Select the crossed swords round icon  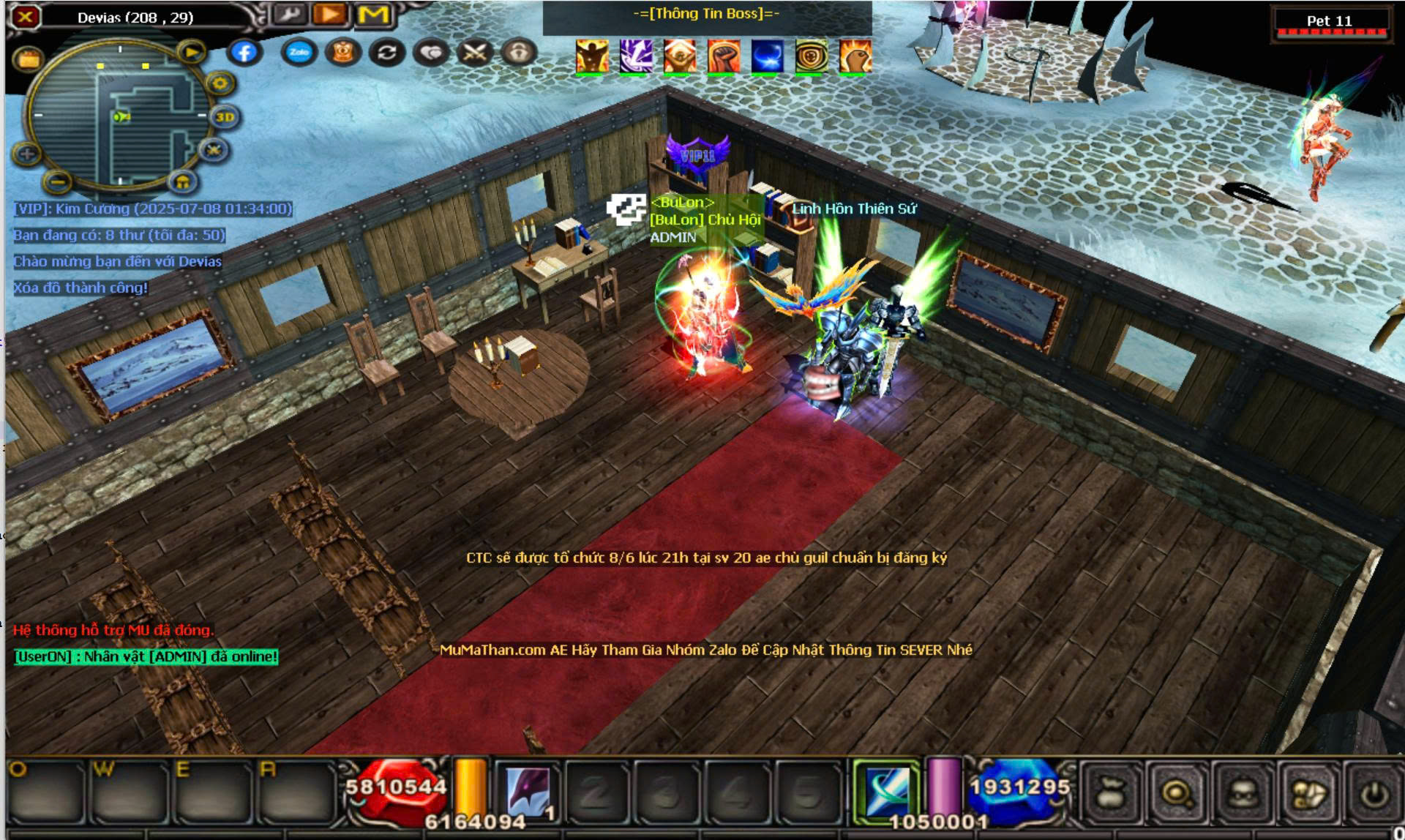pos(476,52)
